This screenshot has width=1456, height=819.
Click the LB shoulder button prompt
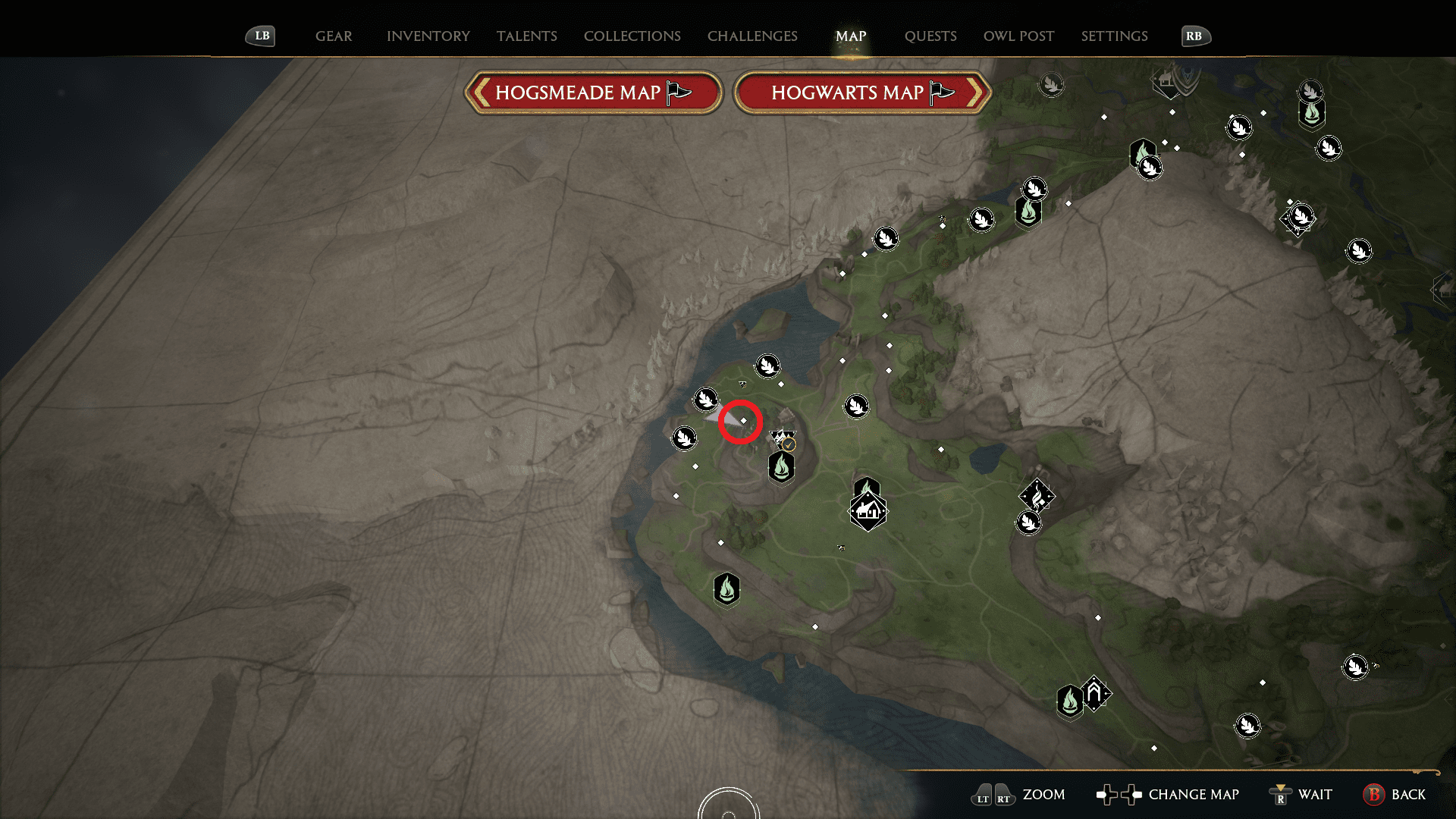coord(260,35)
